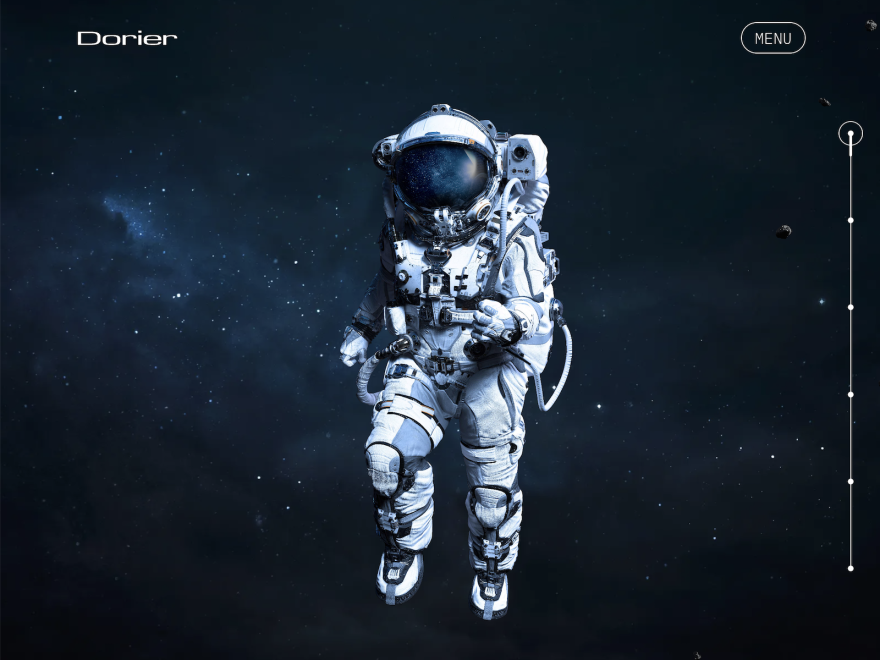Image resolution: width=880 pixels, height=660 pixels.
Task: Open the MENU button
Action: pos(772,38)
